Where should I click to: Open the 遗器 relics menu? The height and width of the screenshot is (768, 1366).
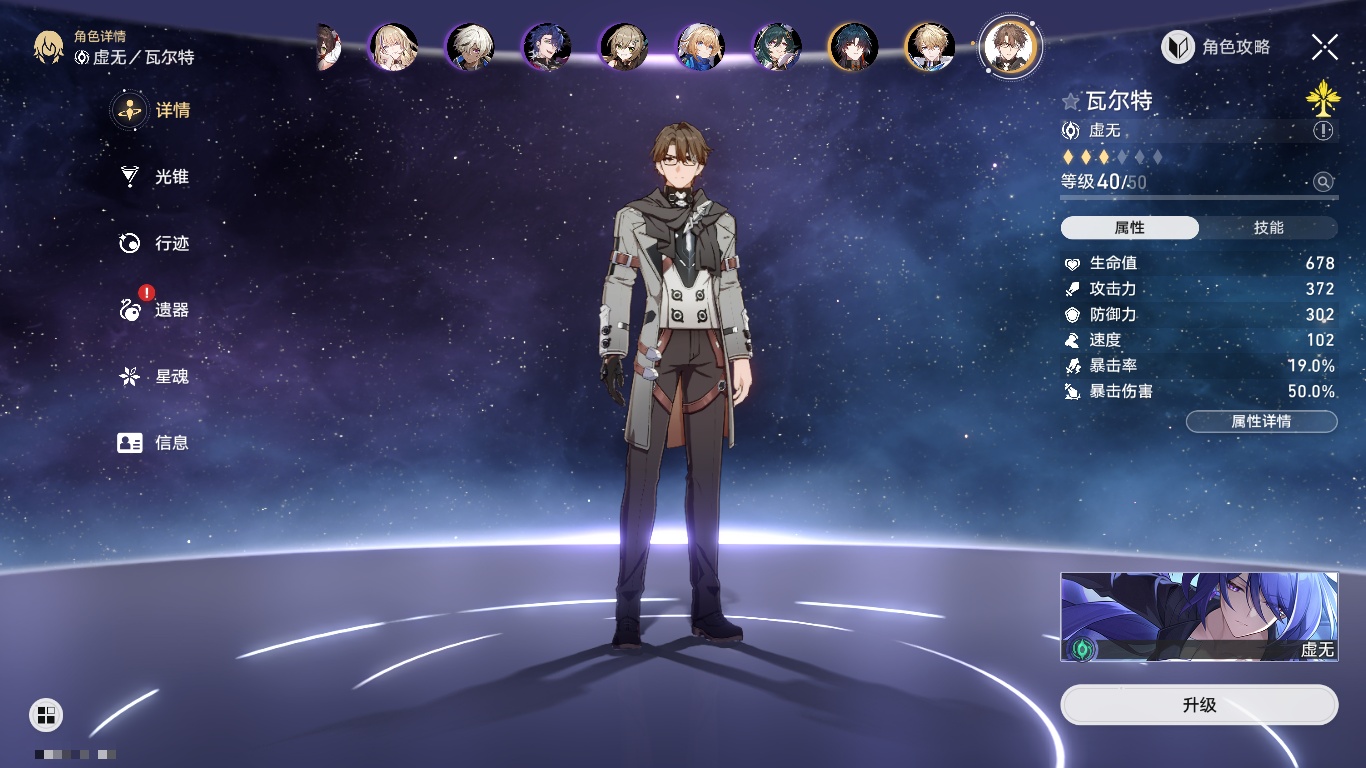pos(155,310)
